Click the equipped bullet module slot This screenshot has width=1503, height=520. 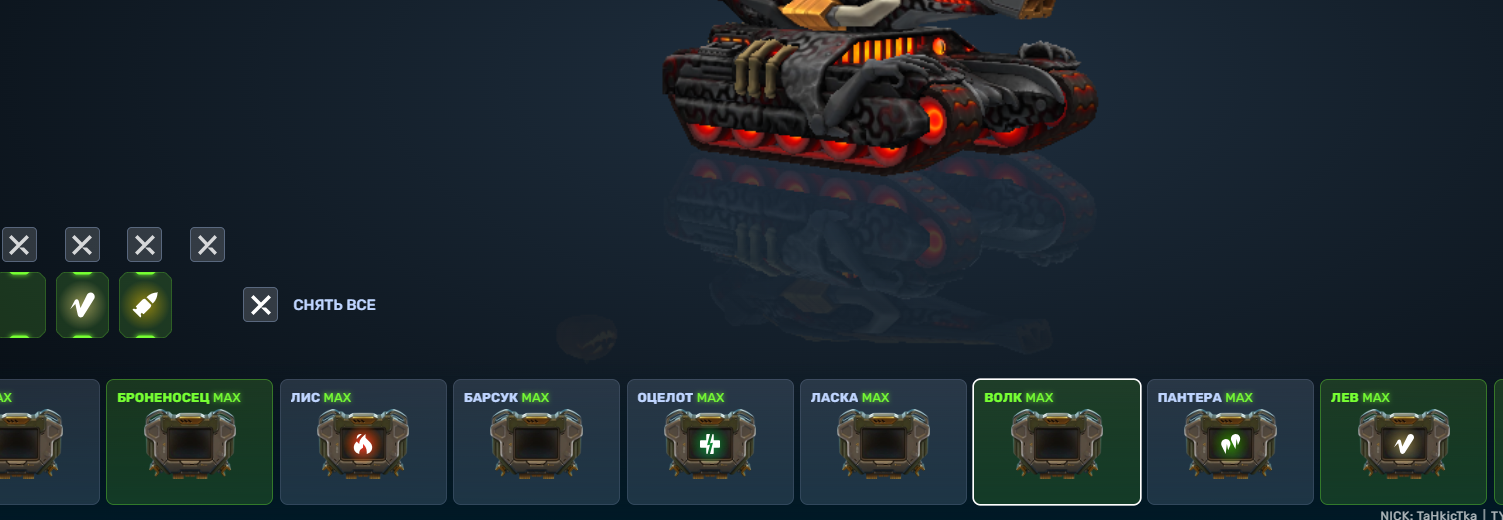pos(145,305)
